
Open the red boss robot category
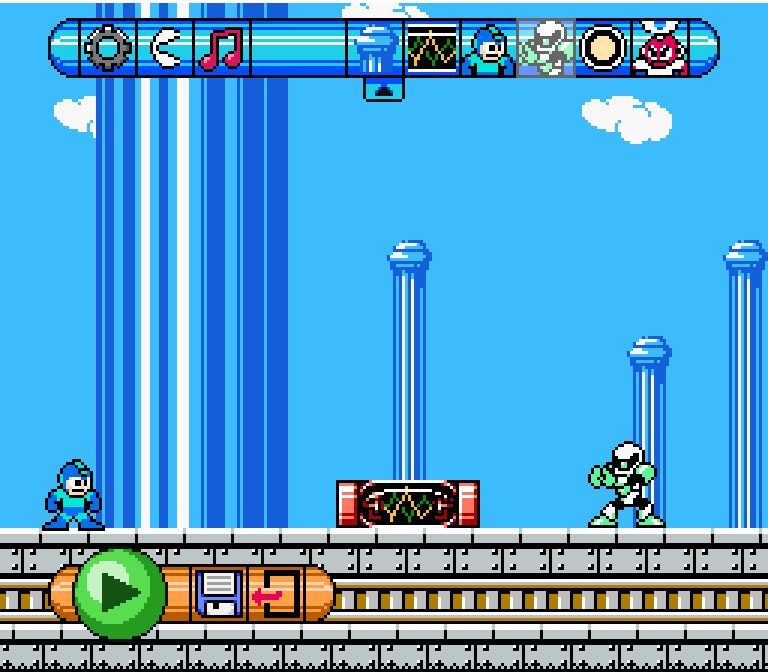pyautogui.click(x=661, y=49)
